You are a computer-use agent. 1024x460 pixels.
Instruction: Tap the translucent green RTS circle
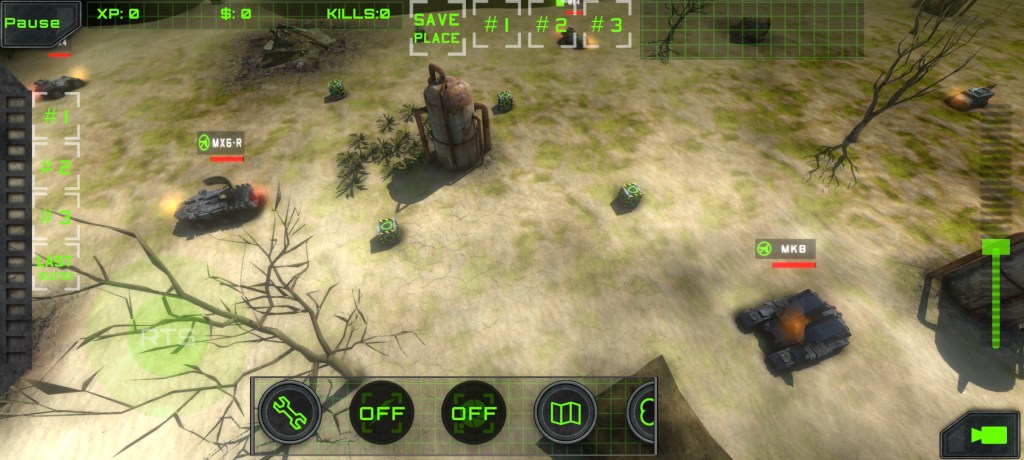[x=160, y=336]
